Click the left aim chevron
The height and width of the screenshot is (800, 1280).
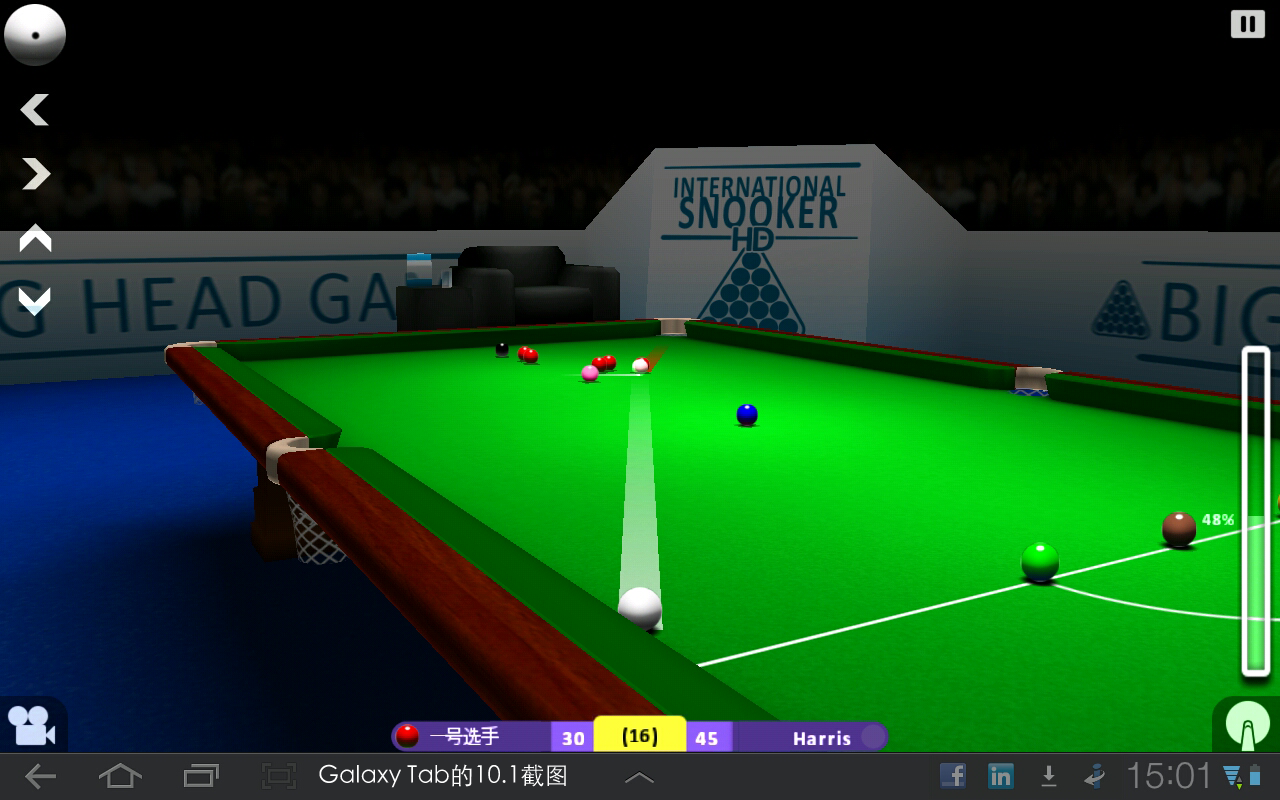pyautogui.click(x=34, y=110)
